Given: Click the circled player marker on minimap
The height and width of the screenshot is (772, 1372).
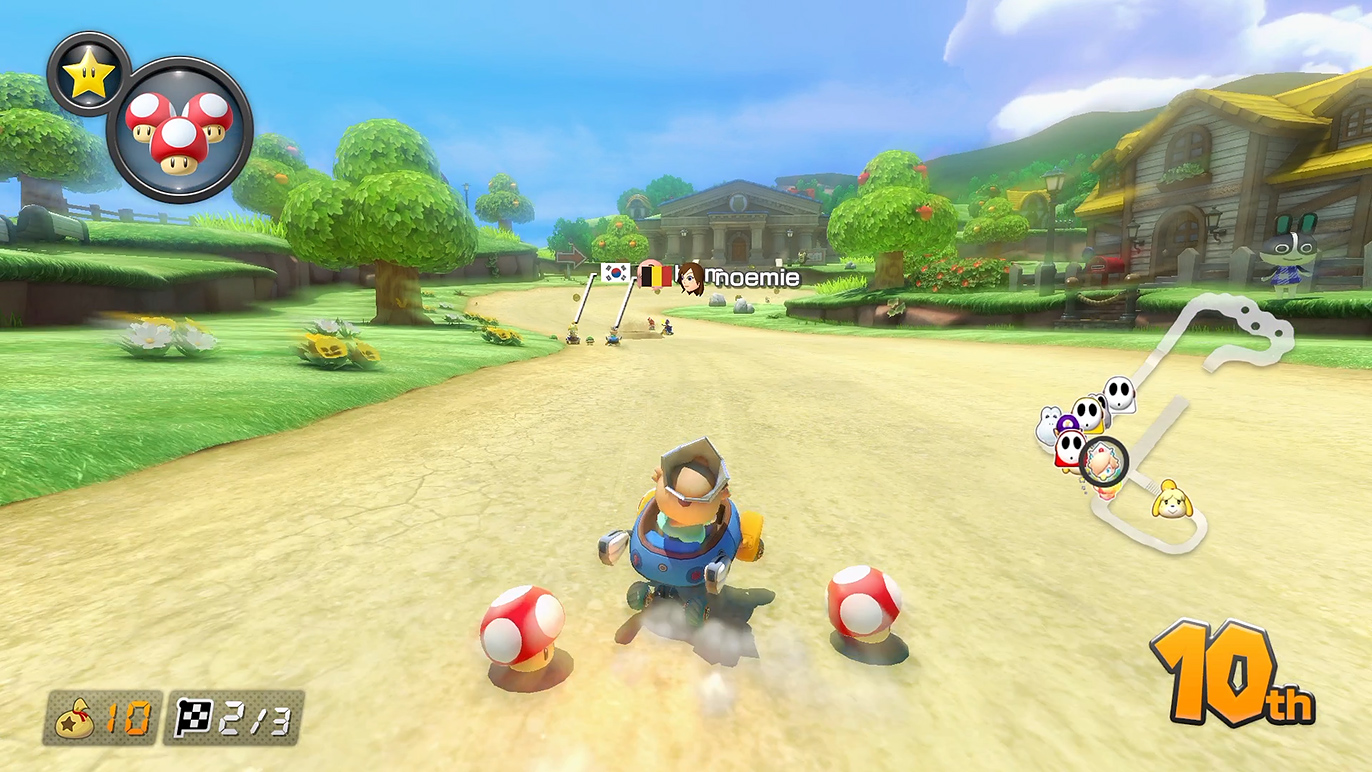Looking at the screenshot, I should pos(1104,461).
